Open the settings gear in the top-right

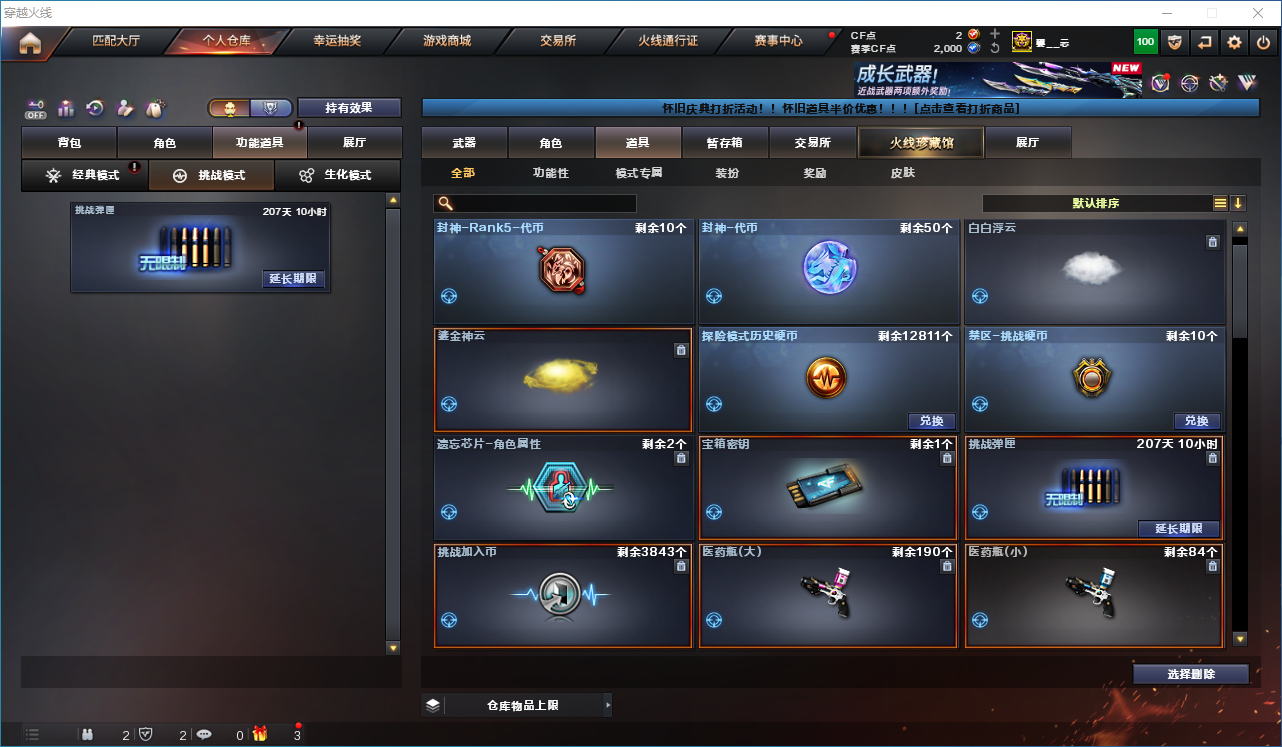pyautogui.click(x=1234, y=42)
